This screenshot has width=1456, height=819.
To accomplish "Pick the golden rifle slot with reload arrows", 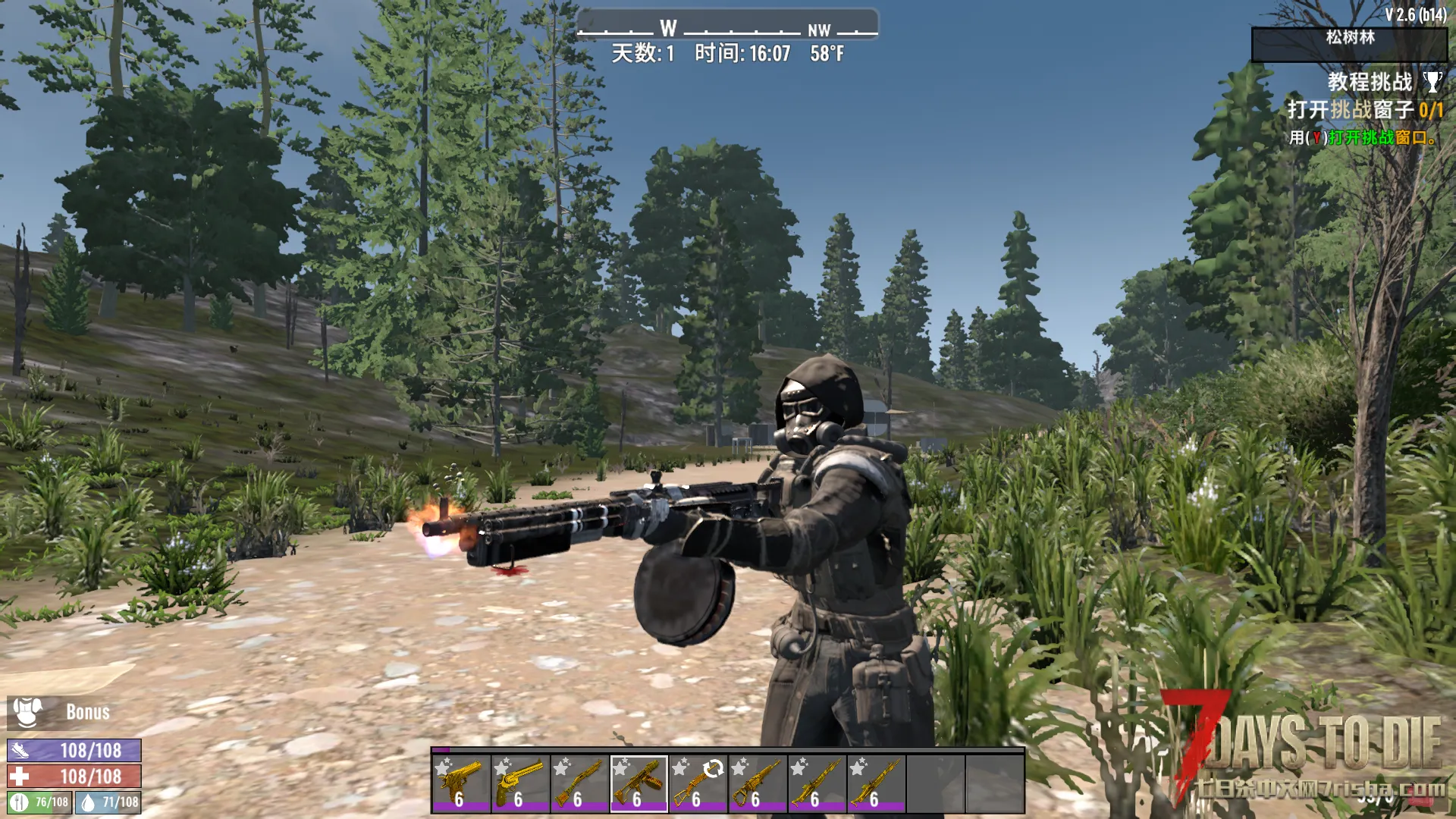I will click(698, 783).
